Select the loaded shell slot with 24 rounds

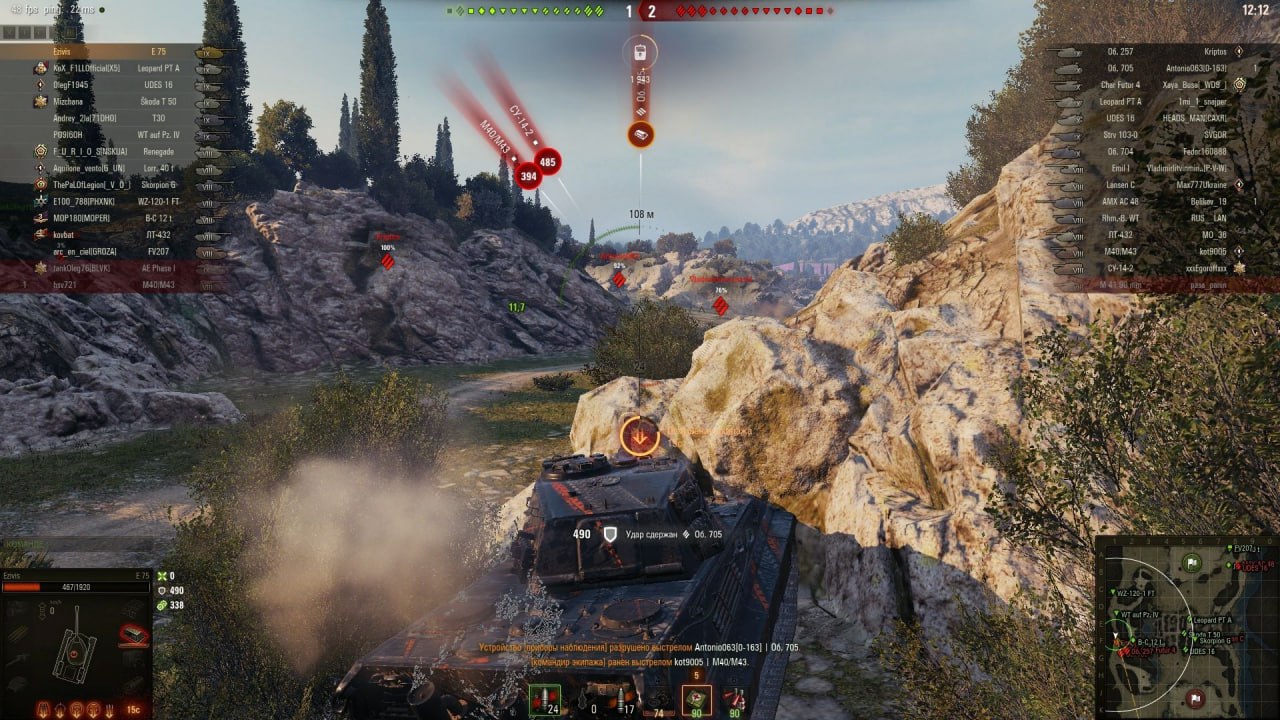pyautogui.click(x=544, y=700)
